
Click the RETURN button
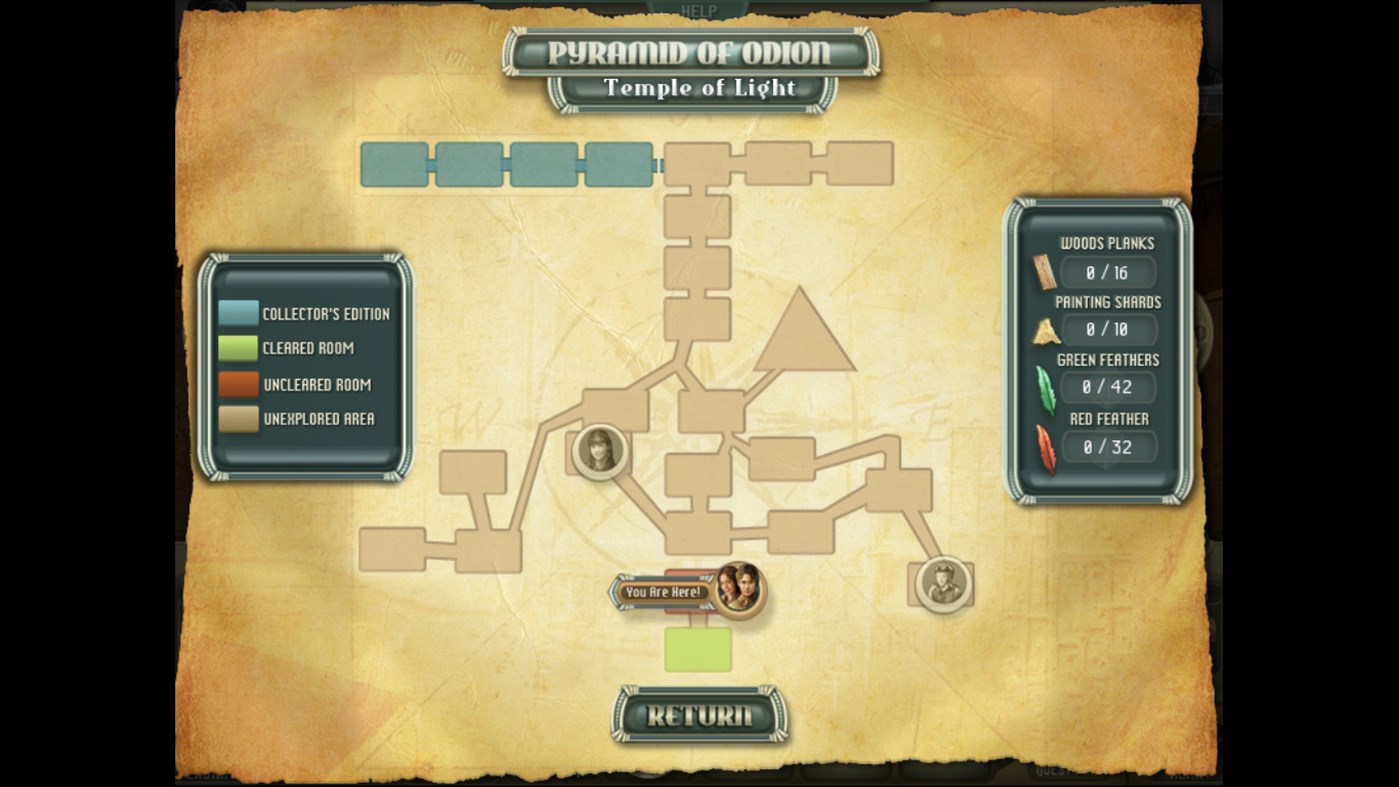pyautogui.click(x=697, y=717)
